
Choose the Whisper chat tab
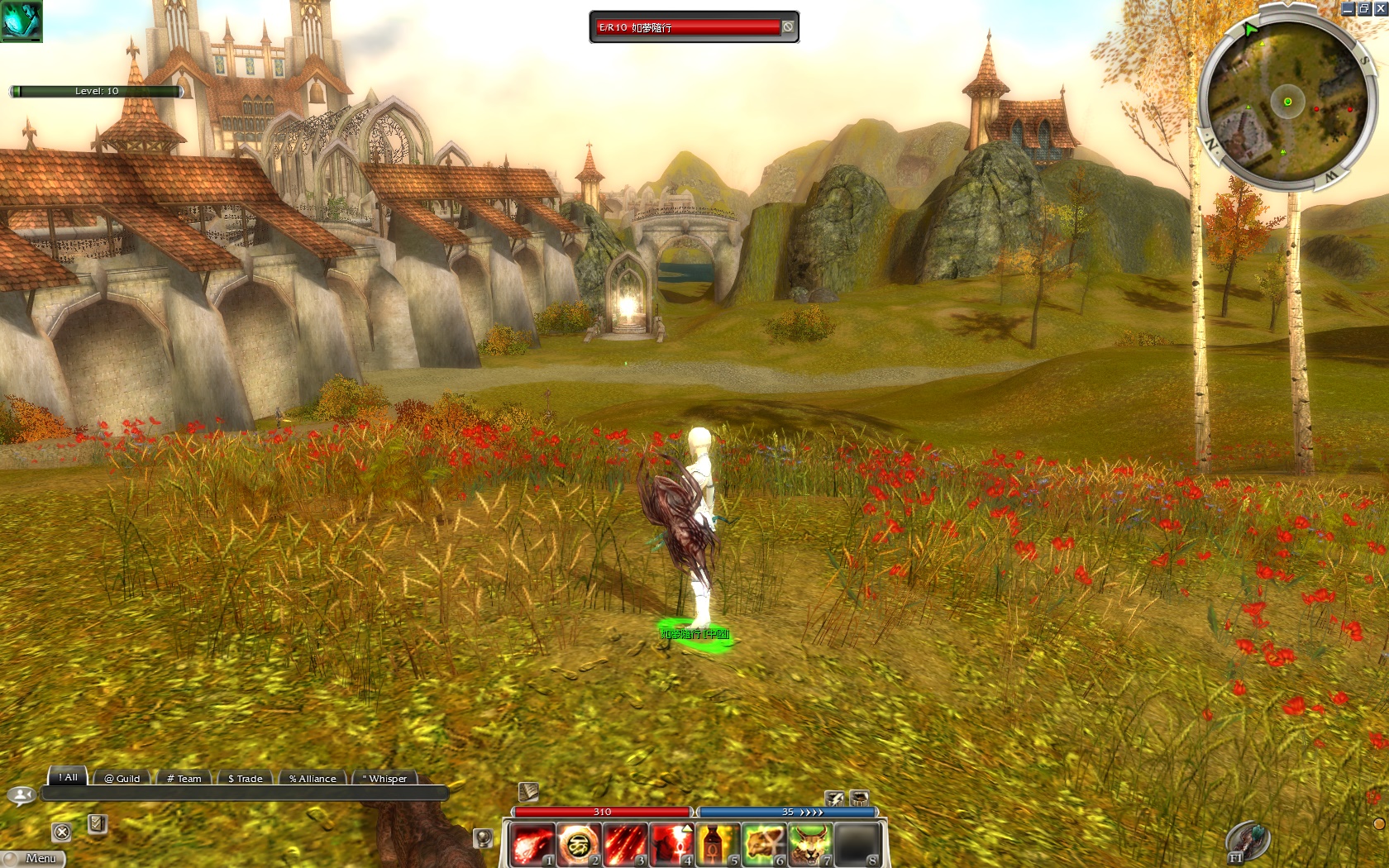pyautogui.click(x=385, y=779)
